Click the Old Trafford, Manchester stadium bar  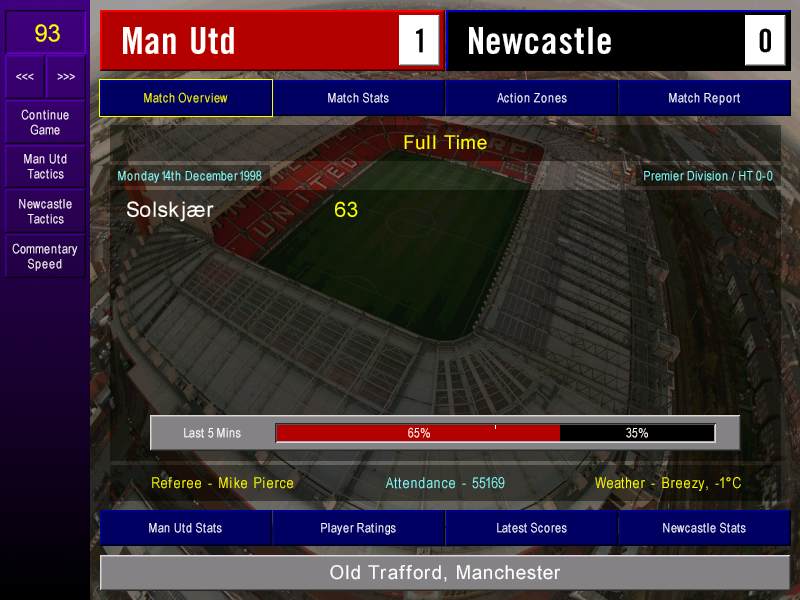tap(445, 573)
